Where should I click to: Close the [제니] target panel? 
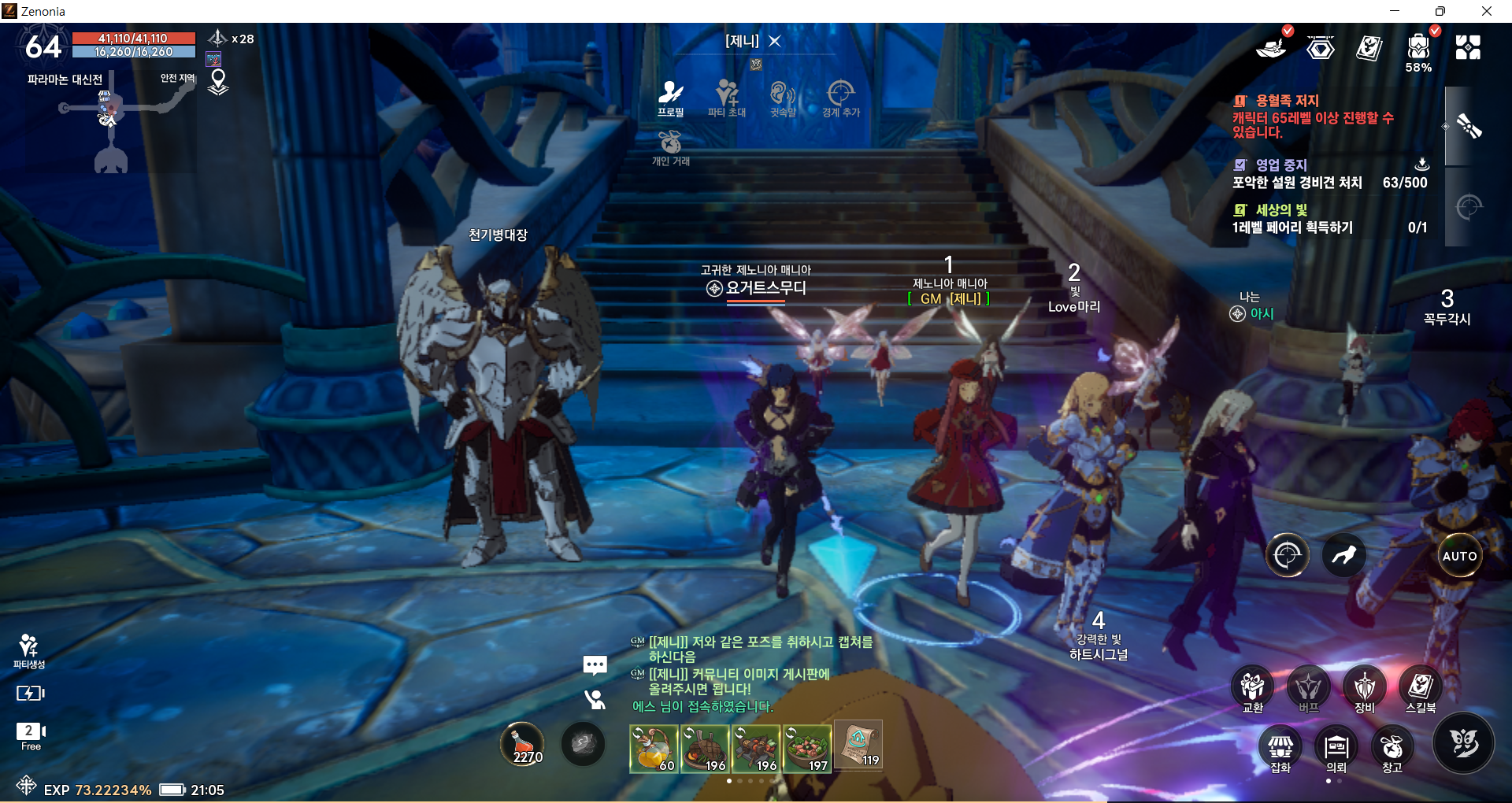point(775,41)
